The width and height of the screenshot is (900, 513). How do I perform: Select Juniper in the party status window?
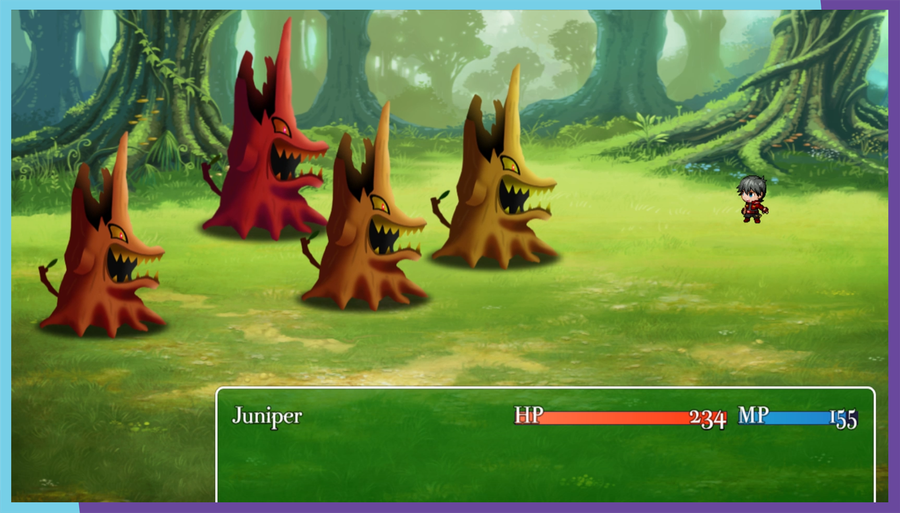point(267,416)
